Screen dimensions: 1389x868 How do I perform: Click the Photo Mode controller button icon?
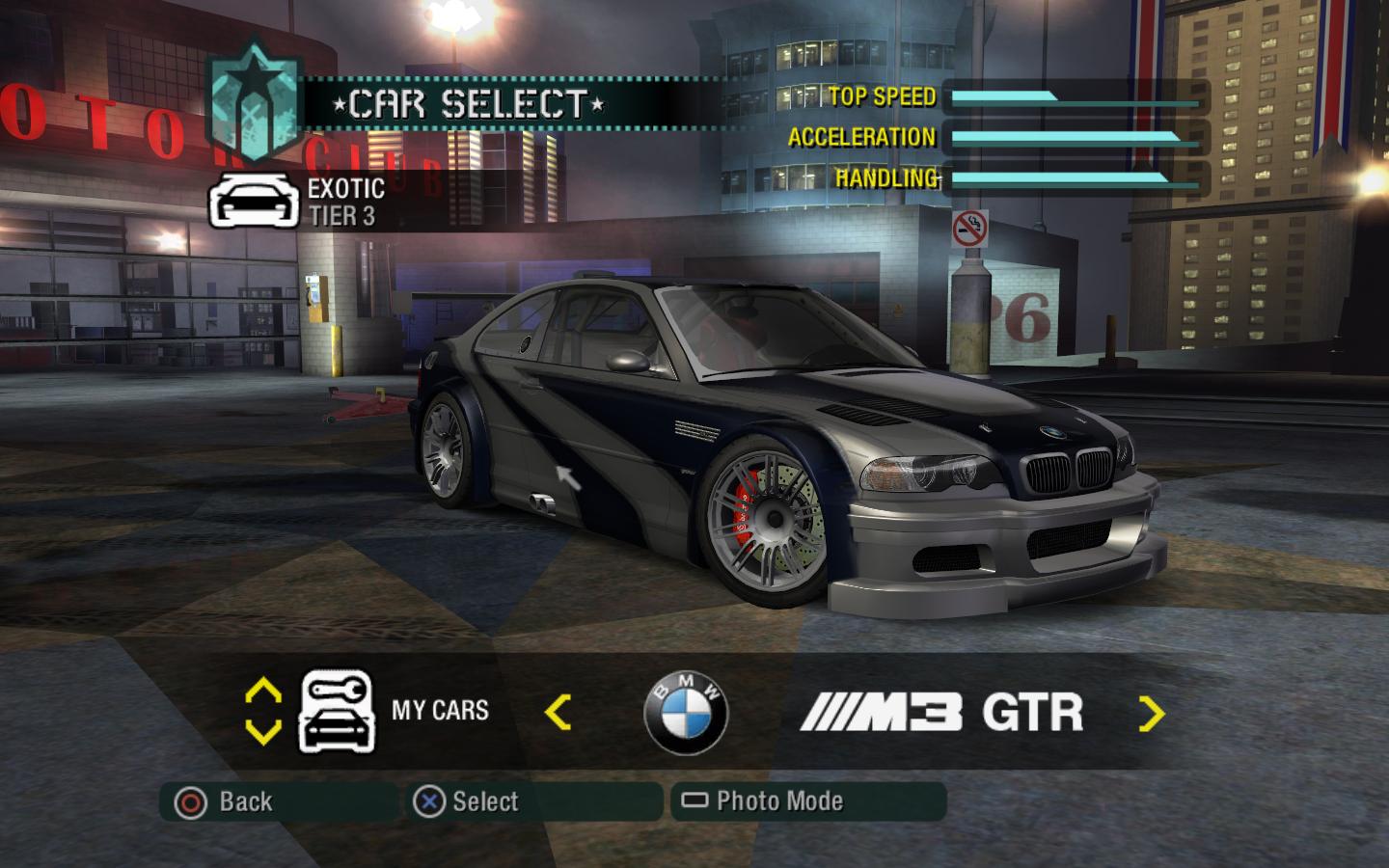(693, 800)
